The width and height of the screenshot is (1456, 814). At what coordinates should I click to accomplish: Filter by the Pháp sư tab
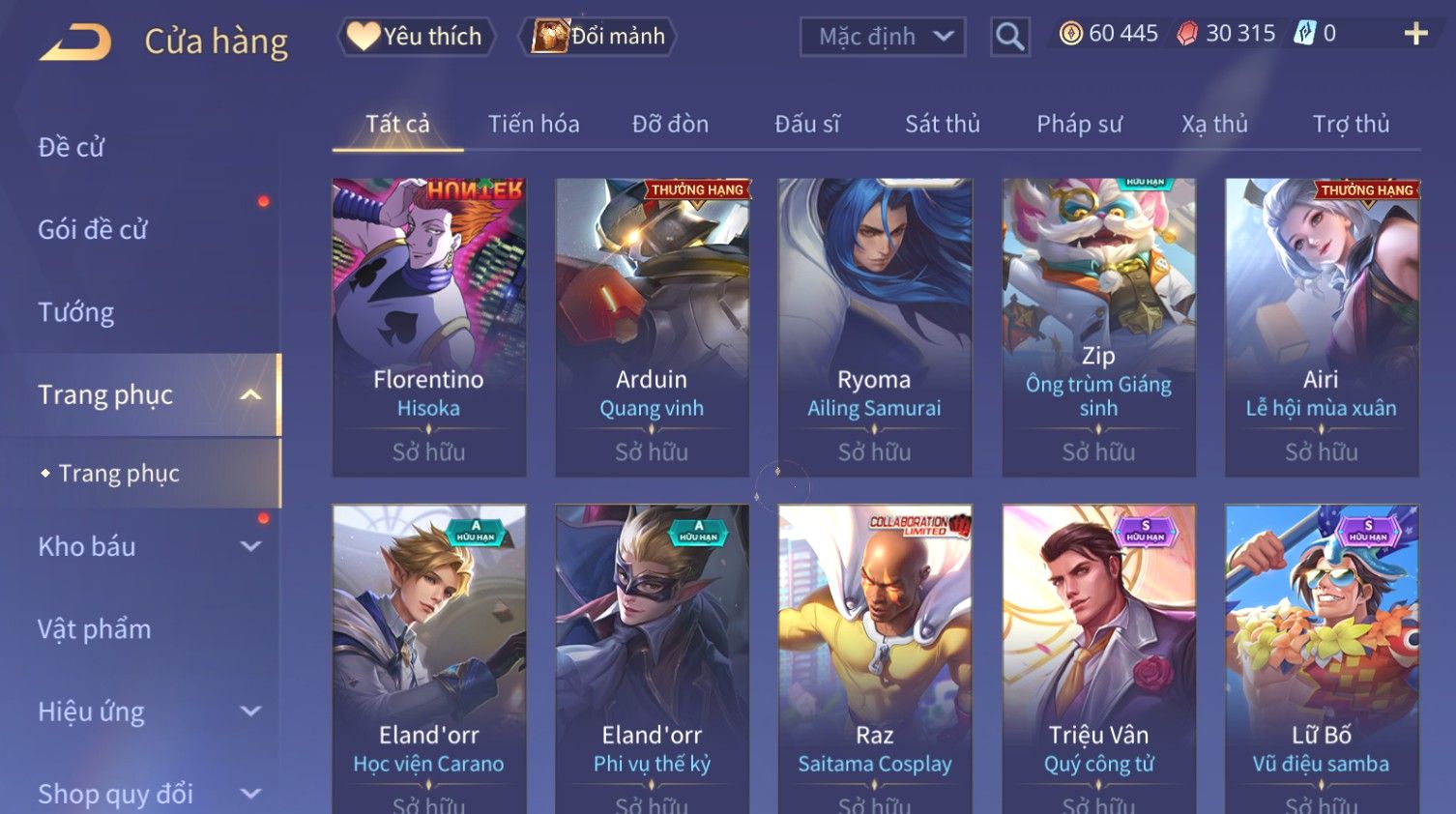(1079, 124)
